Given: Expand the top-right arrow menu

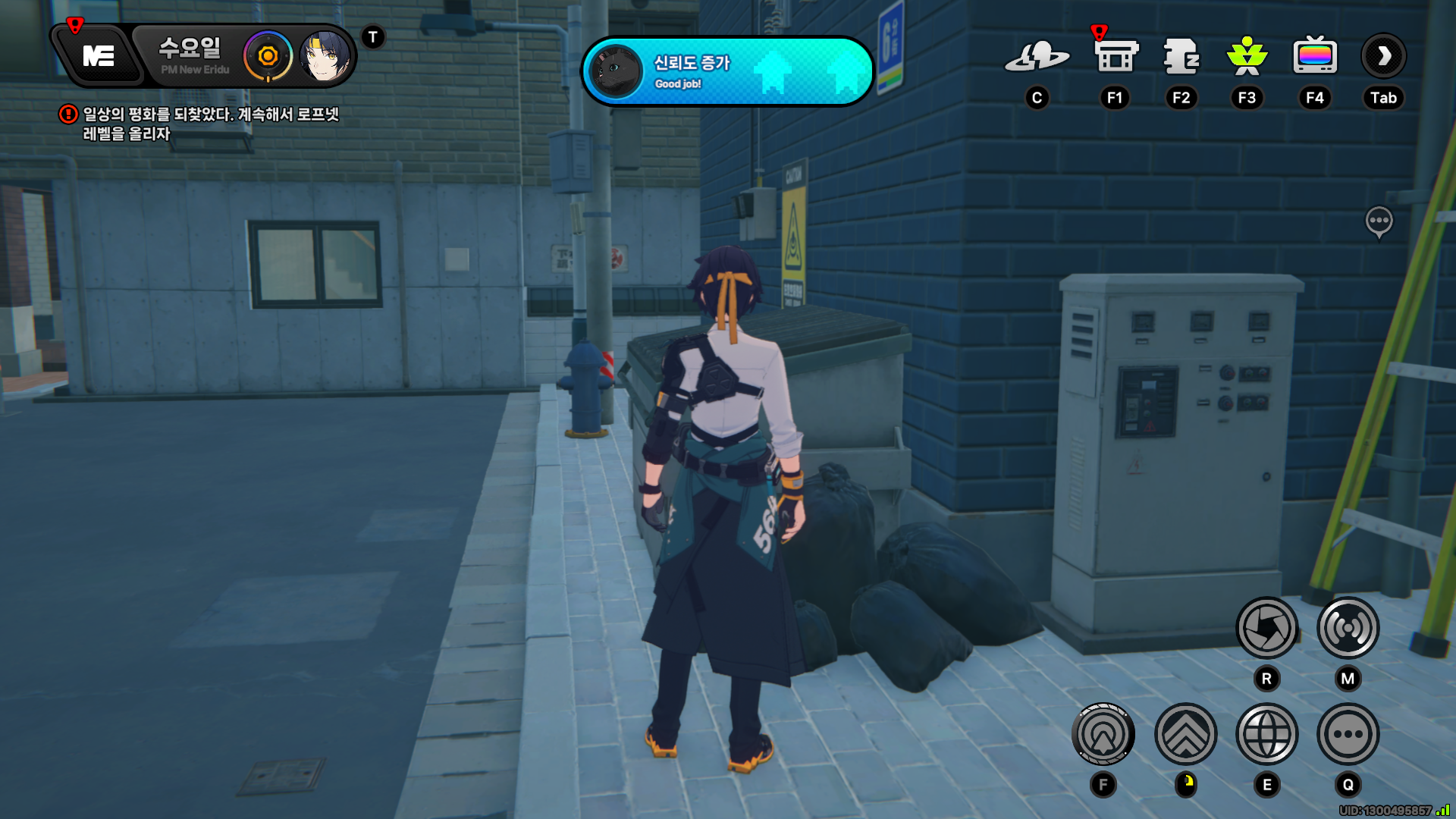Looking at the screenshot, I should point(1383,56).
